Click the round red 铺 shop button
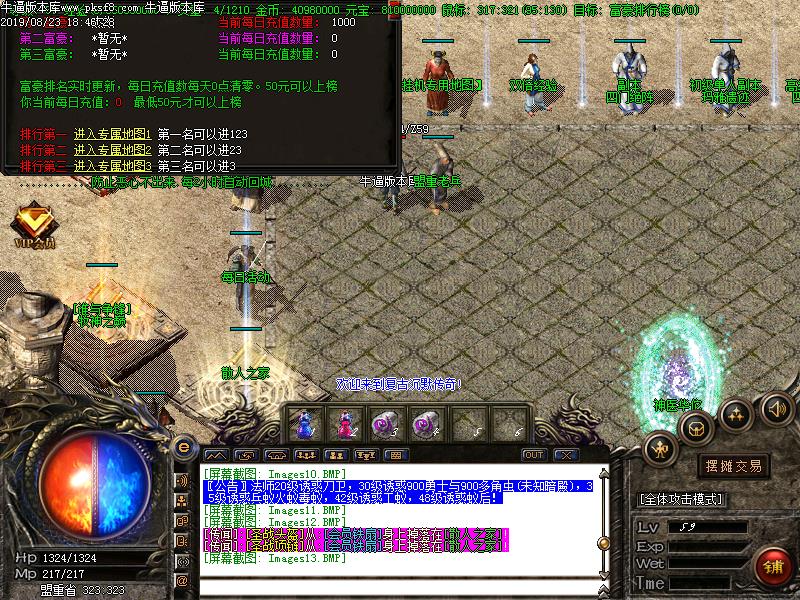The image size is (800, 600). click(x=773, y=567)
